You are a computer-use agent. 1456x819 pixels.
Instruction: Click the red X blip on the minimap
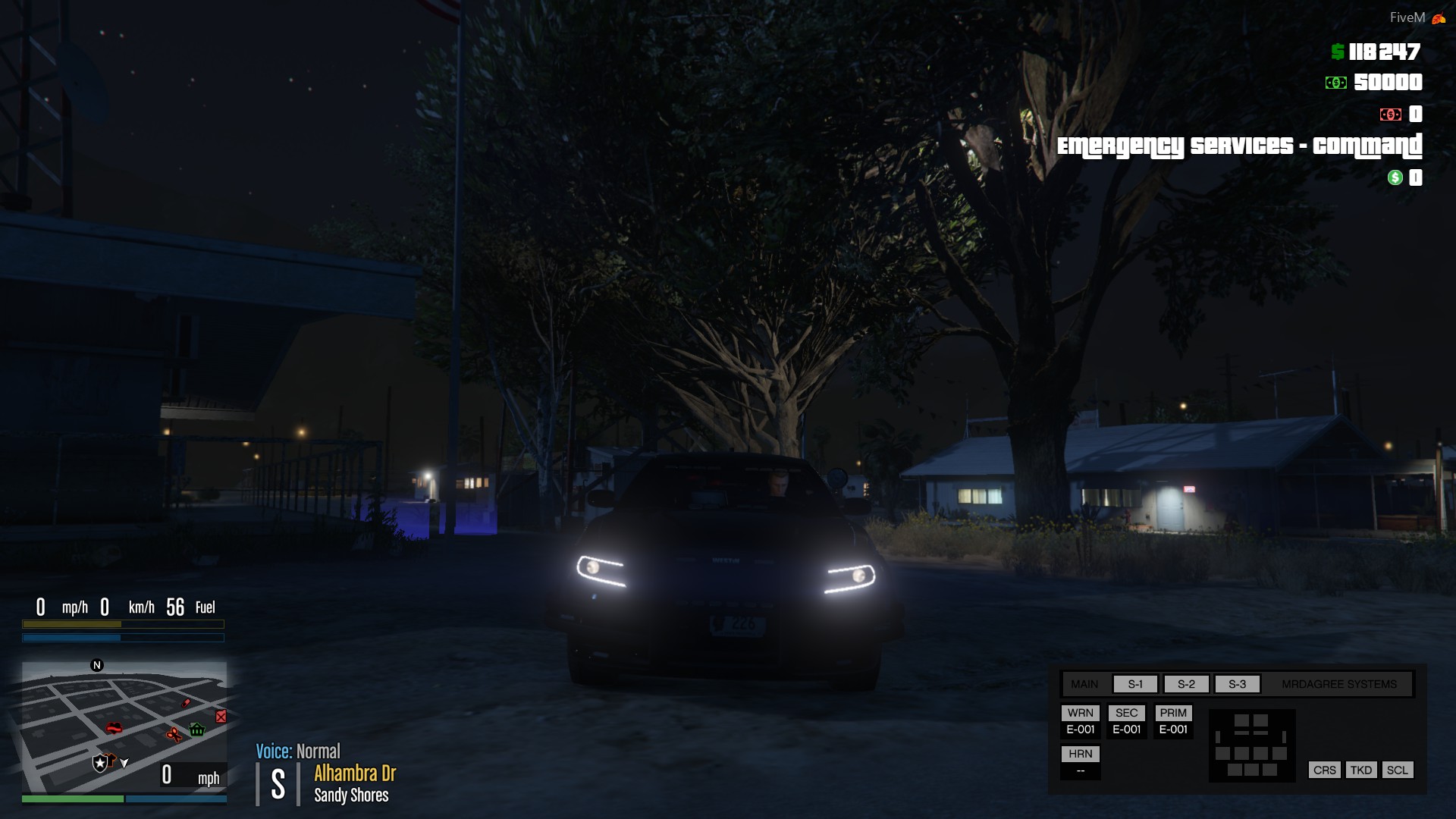point(221,717)
